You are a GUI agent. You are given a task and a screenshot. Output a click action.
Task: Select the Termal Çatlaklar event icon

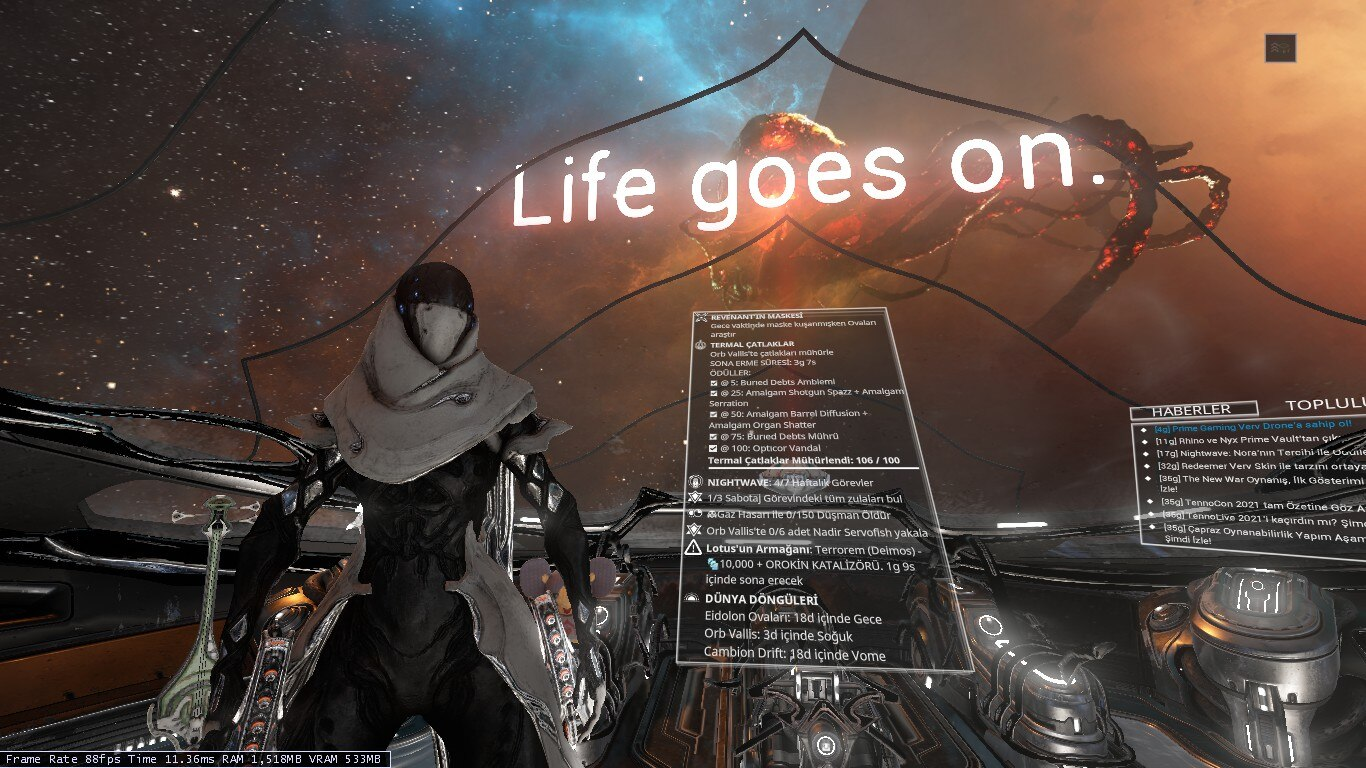click(699, 345)
